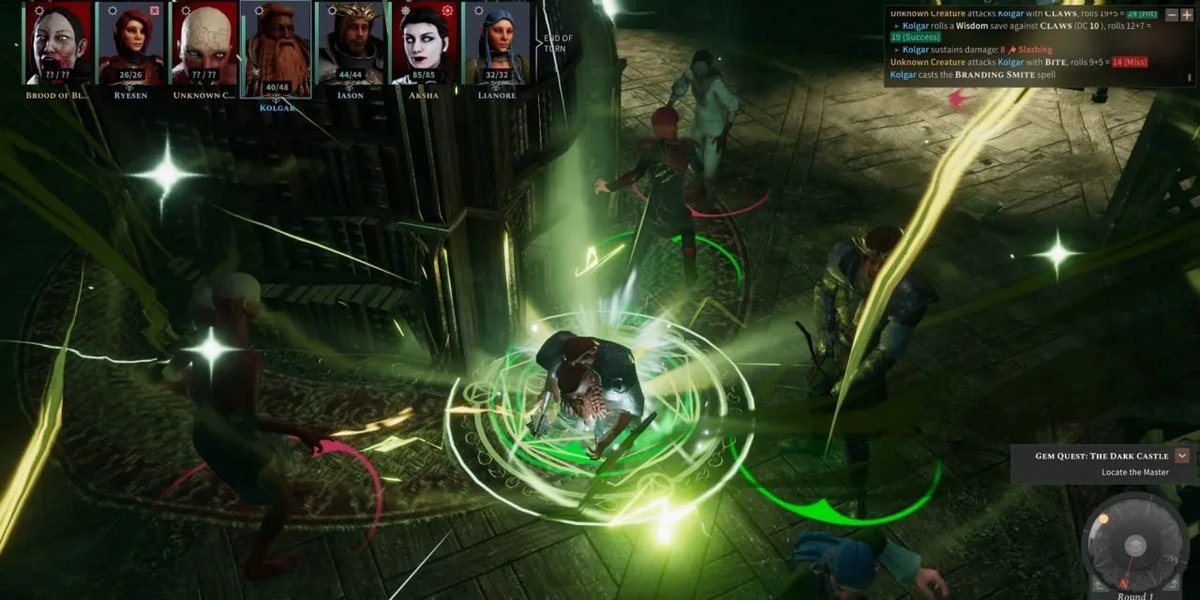The image size is (1200, 600).
Task: Choose Iason's portrait in initiative bar
Action: (x=351, y=43)
